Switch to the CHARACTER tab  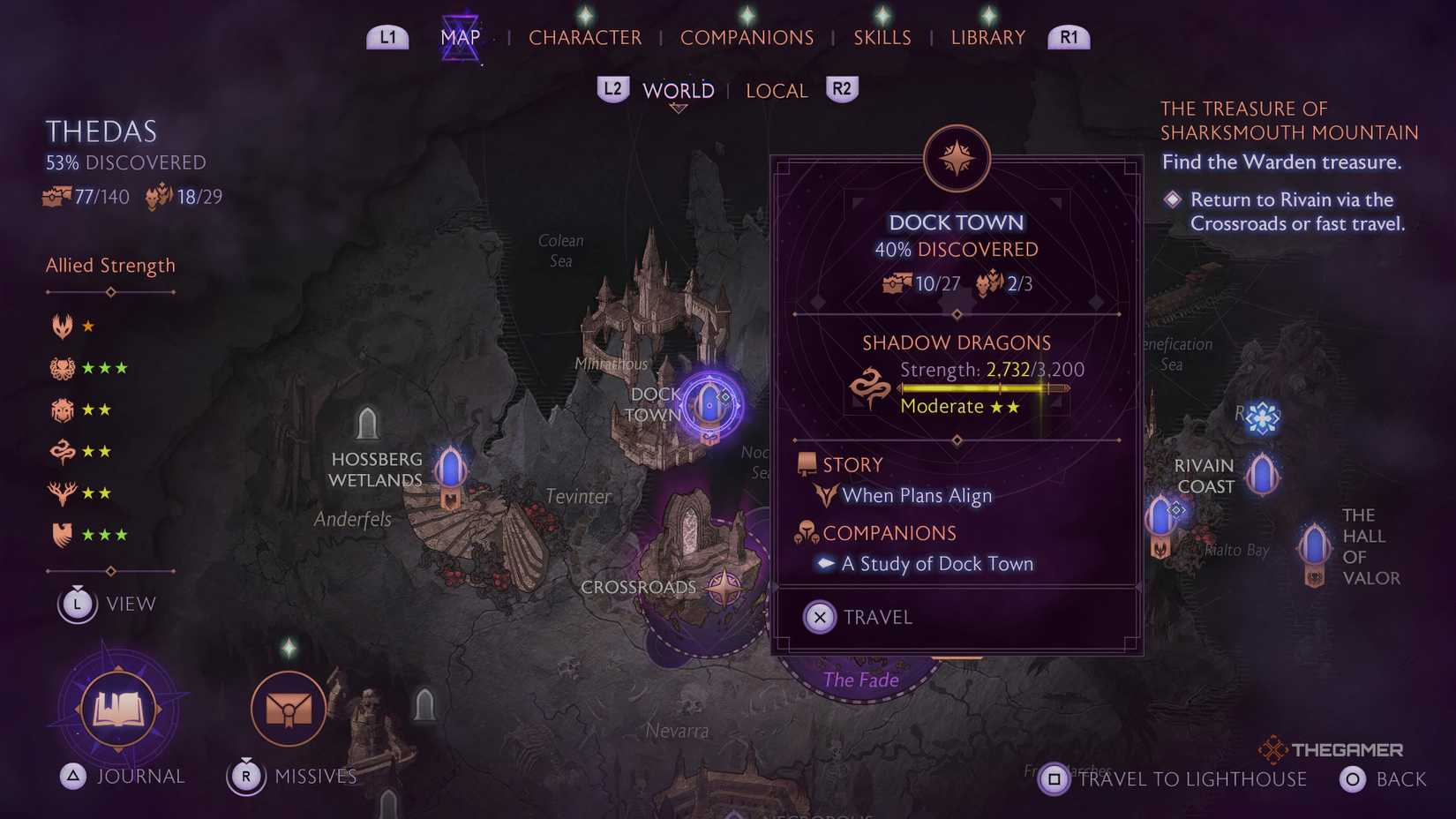(x=584, y=37)
